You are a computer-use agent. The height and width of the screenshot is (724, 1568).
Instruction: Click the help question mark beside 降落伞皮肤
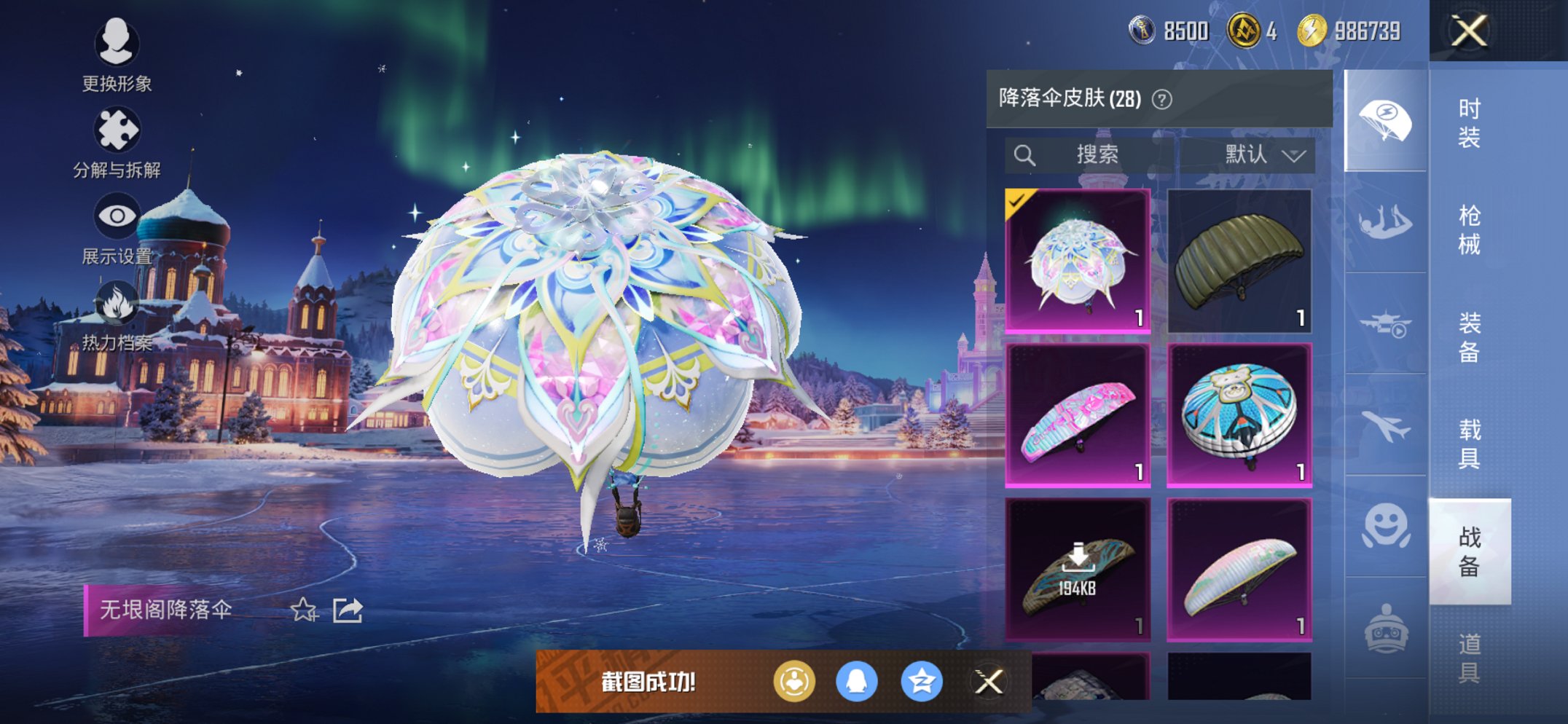click(x=1161, y=99)
